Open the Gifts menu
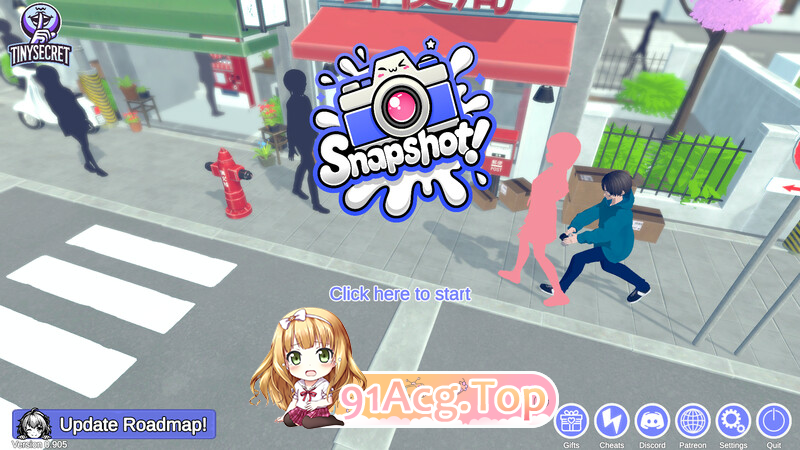The width and height of the screenshot is (800, 450). 572,420
